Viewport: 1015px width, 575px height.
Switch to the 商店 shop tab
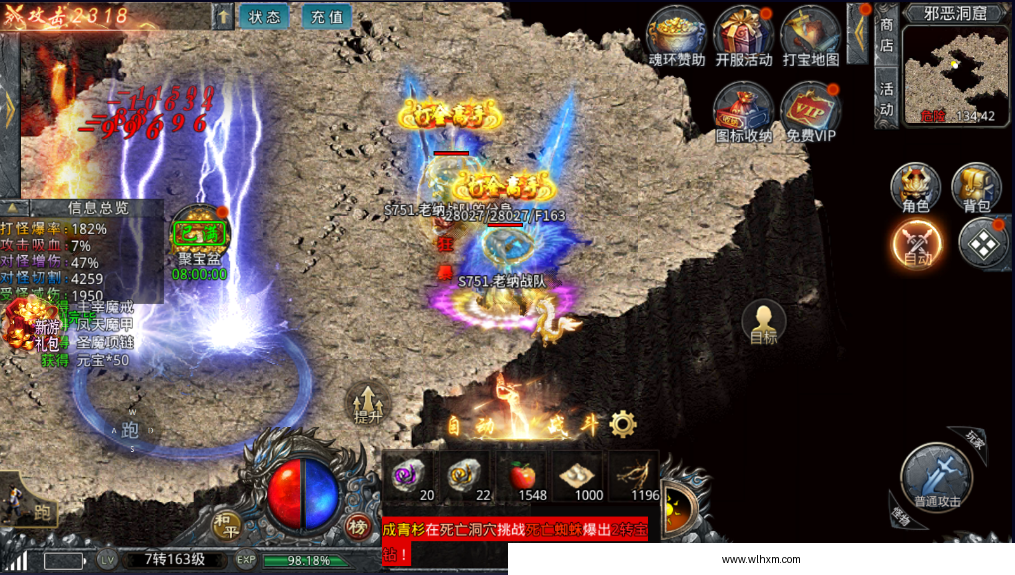pyautogui.click(x=886, y=34)
